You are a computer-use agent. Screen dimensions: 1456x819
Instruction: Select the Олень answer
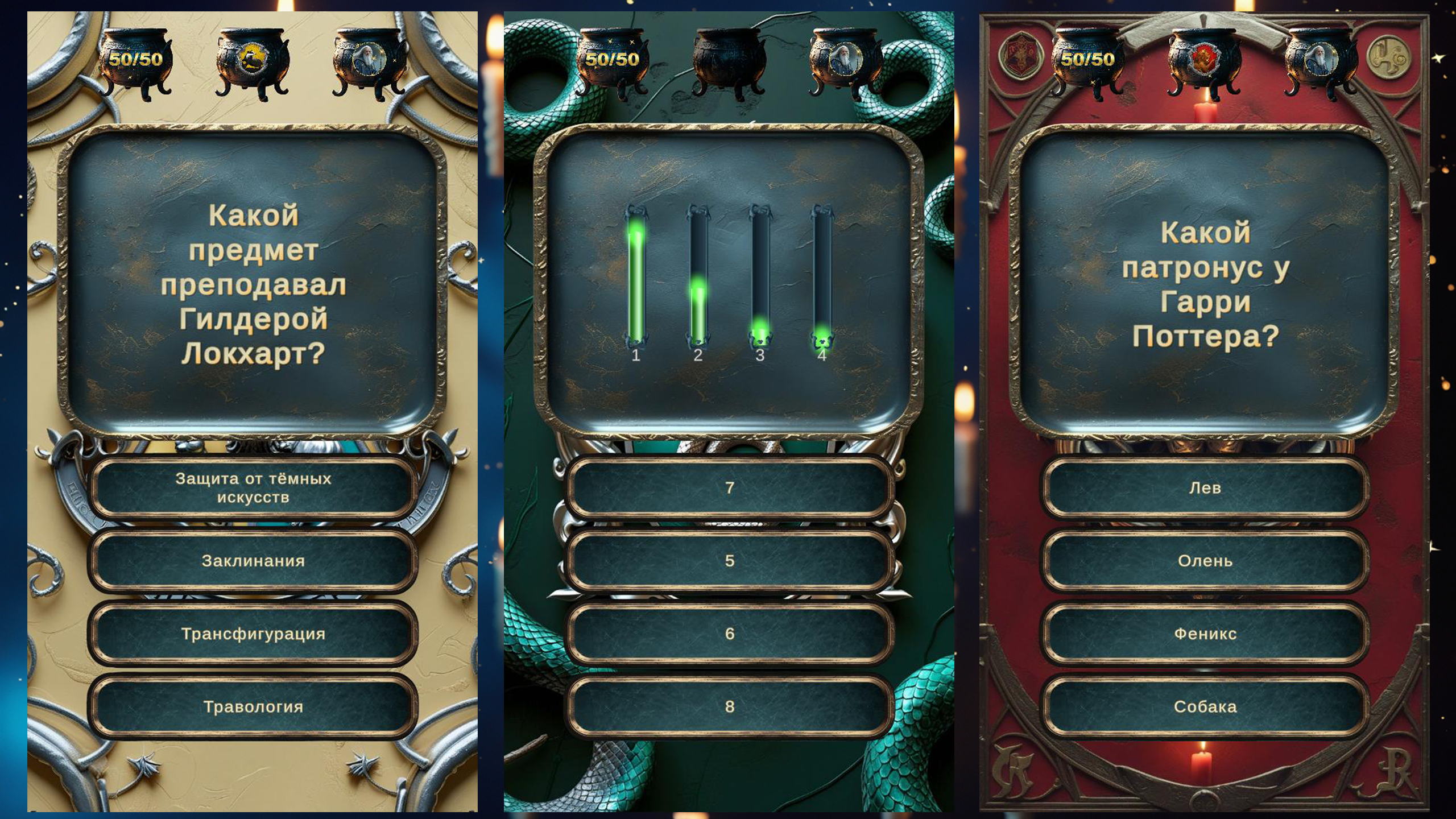click(1205, 561)
